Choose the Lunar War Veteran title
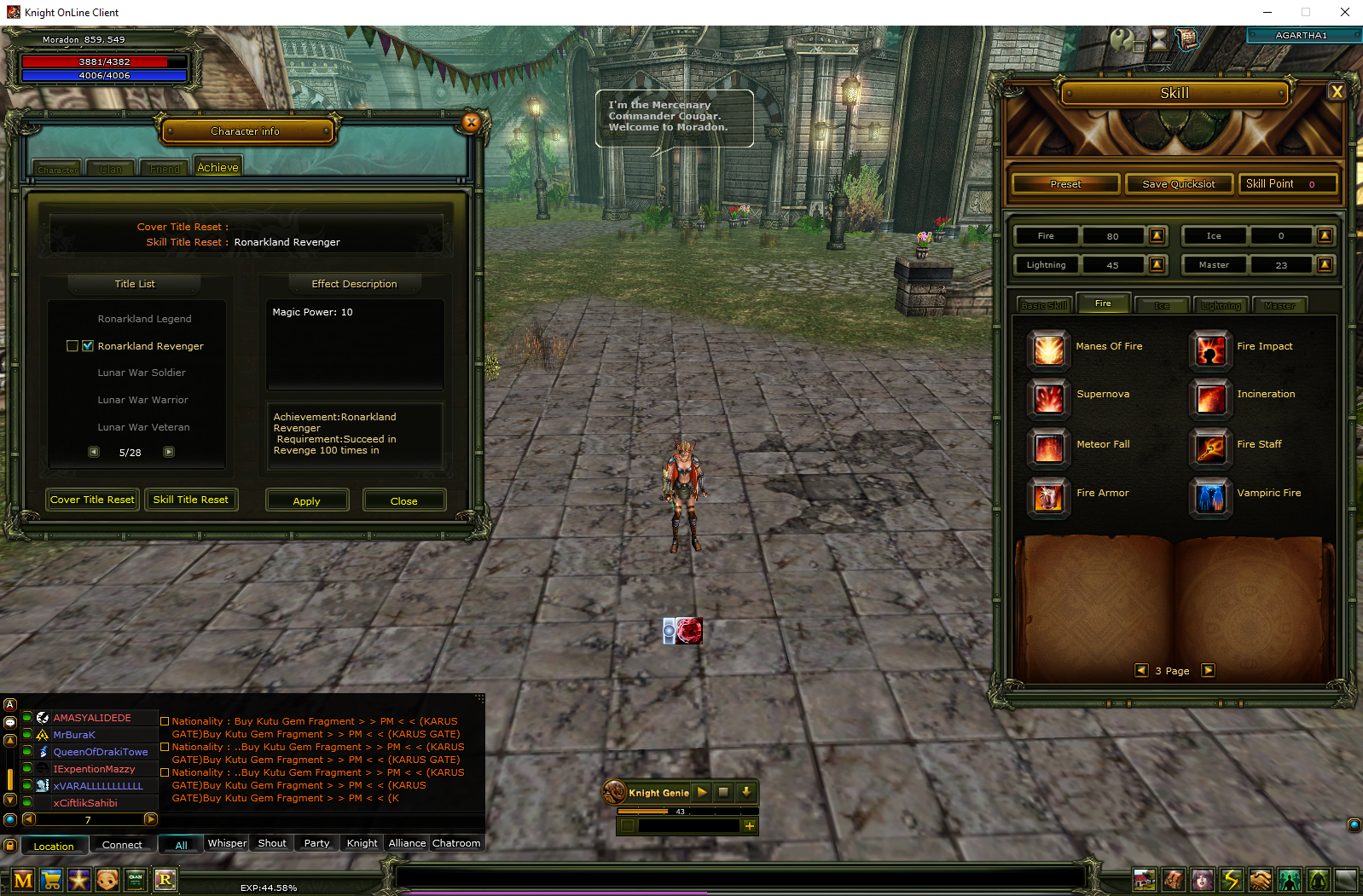This screenshot has height=896, width=1363. tap(143, 427)
